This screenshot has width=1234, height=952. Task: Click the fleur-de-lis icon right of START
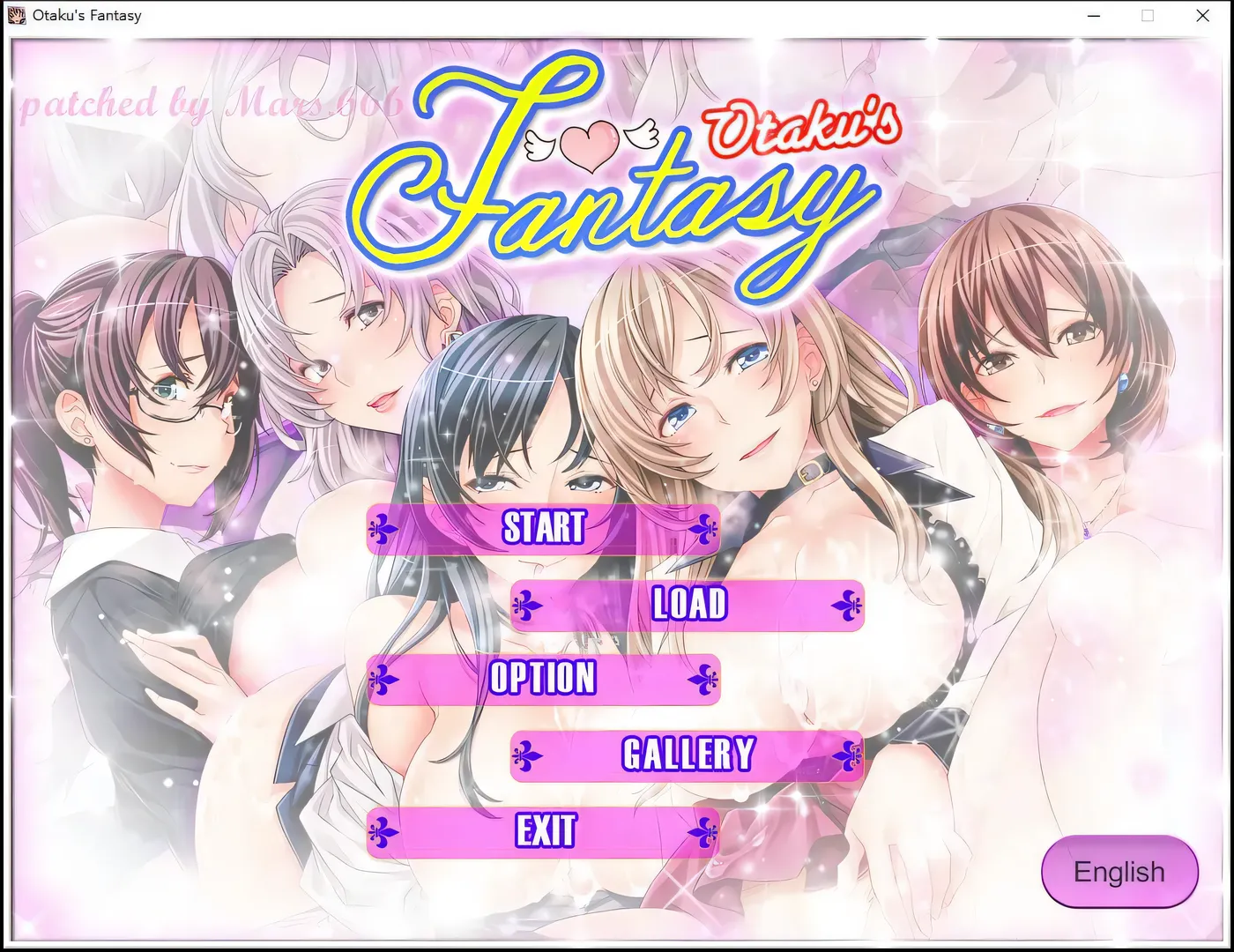pyautogui.click(x=705, y=529)
